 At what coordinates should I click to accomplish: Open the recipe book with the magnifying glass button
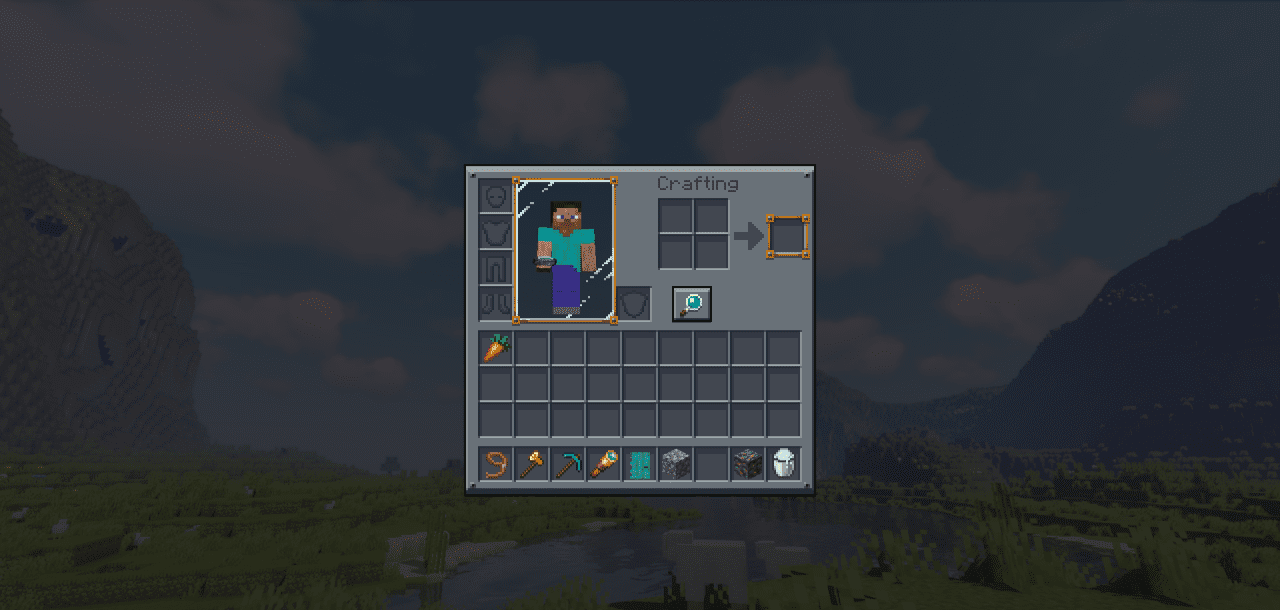691,303
